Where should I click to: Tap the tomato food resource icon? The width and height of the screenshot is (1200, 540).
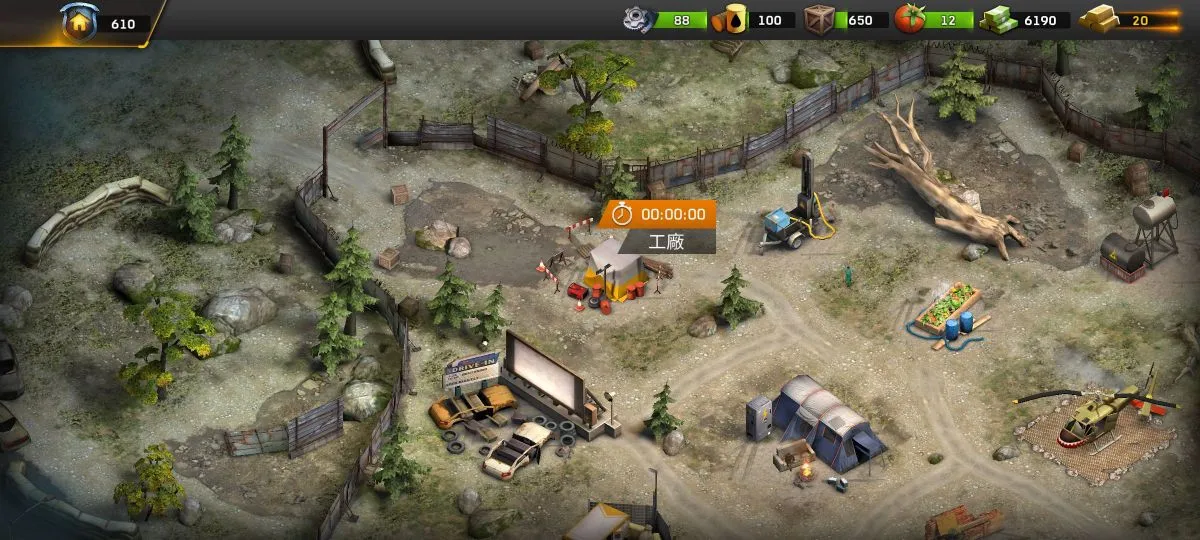pos(909,19)
